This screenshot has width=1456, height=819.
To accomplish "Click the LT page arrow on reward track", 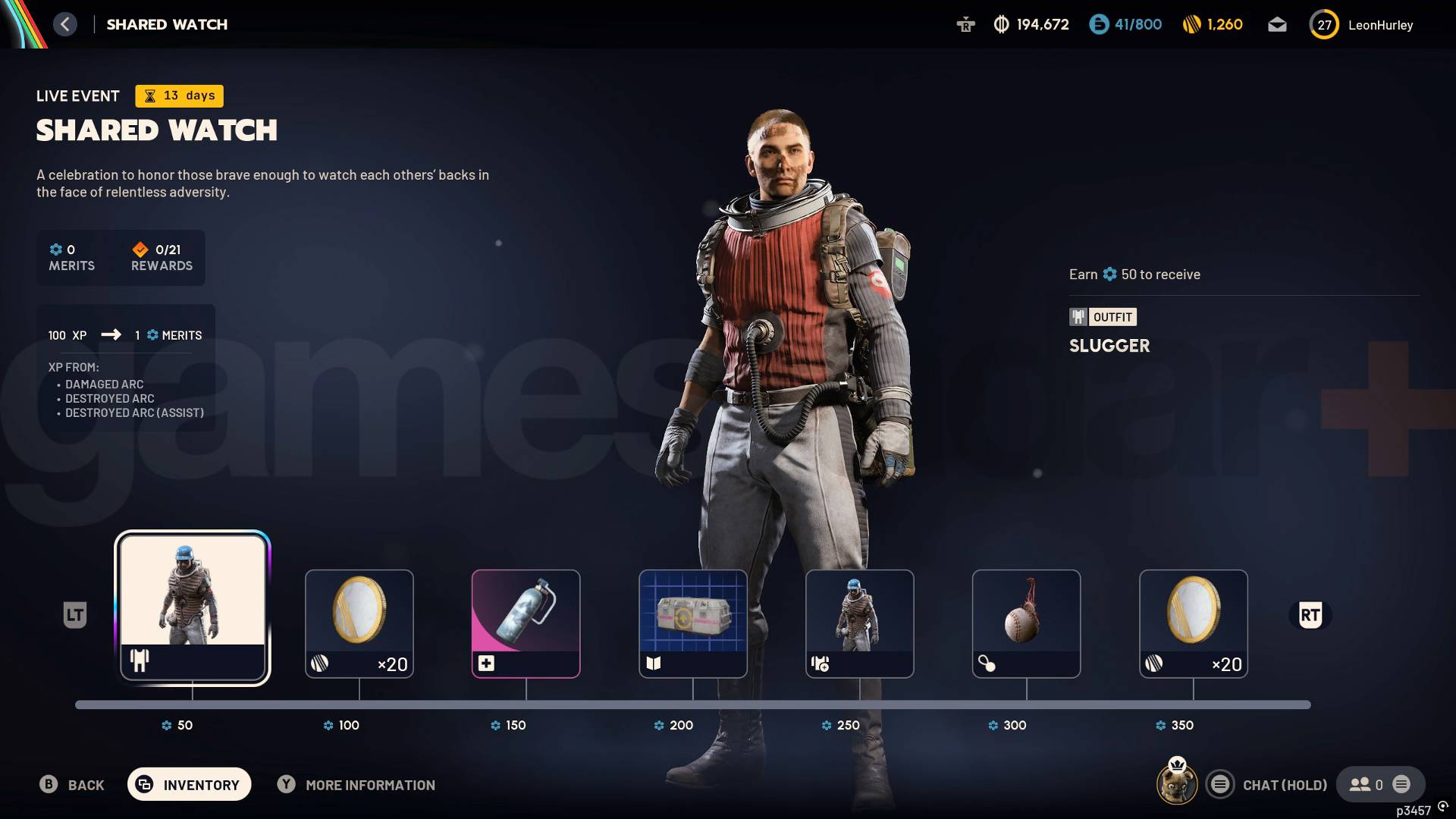I will 74,616.
